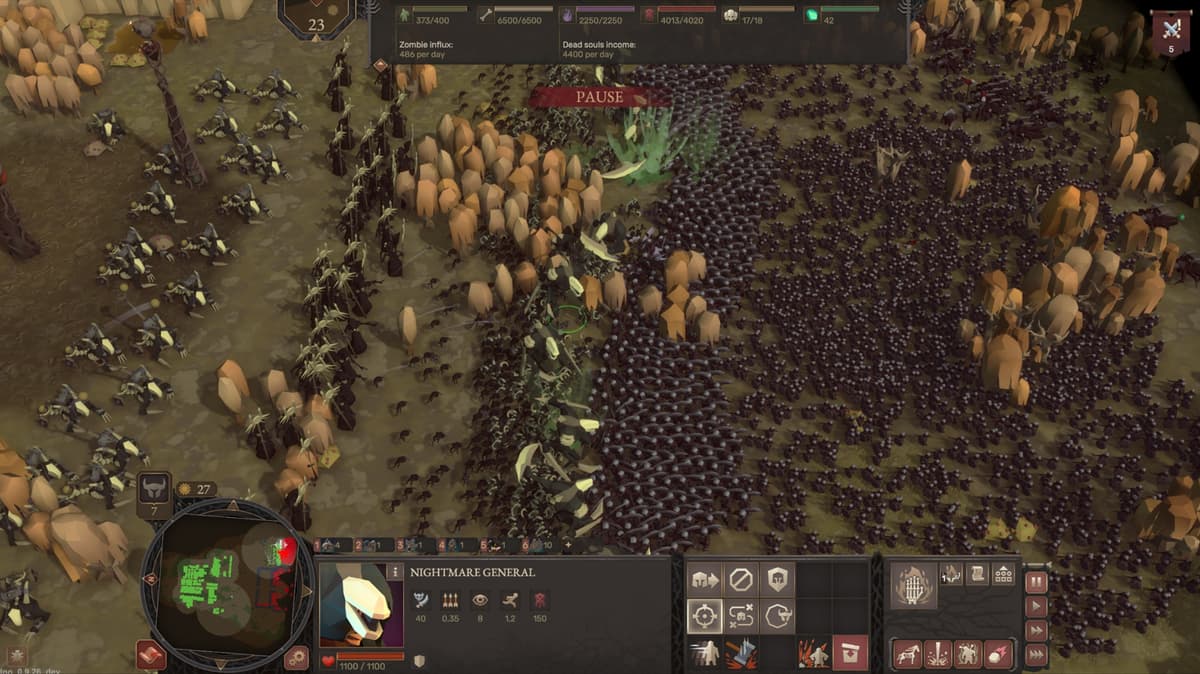Viewport: 1200px width, 674px height.
Task: Select the Nightmare General portrait
Action: pos(356,605)
